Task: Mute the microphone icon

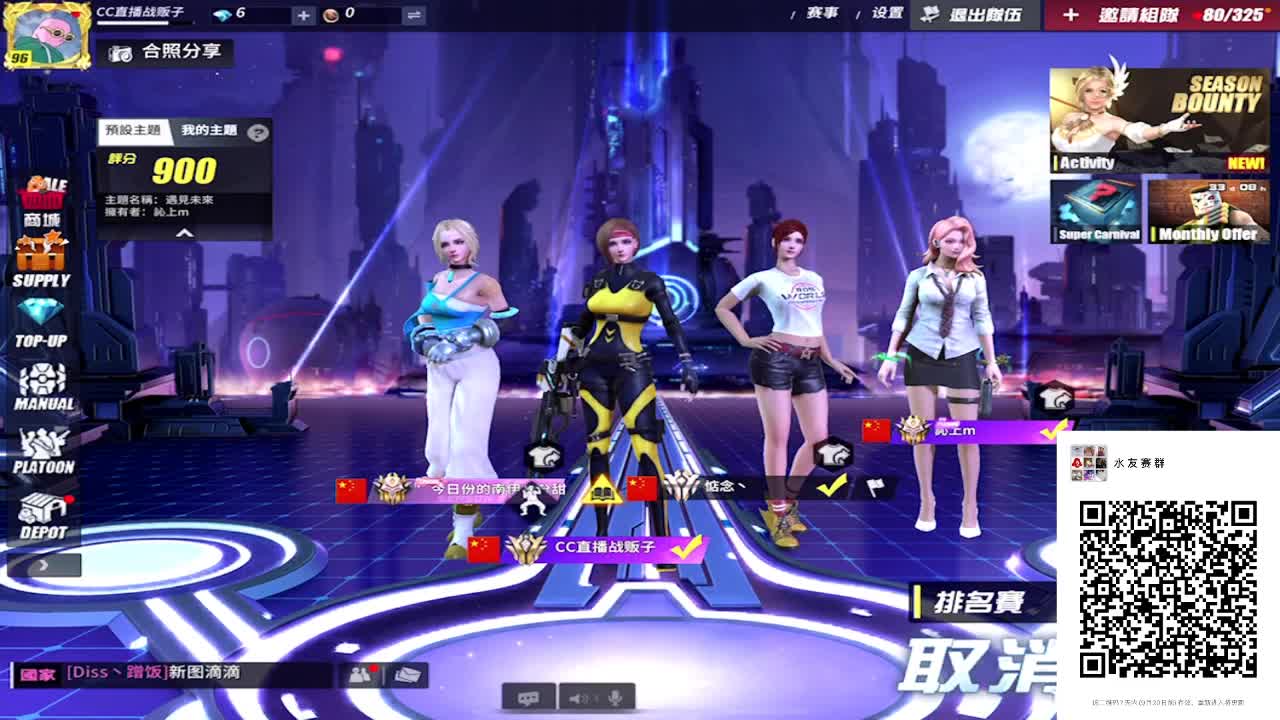Action: tap(617, 699)
